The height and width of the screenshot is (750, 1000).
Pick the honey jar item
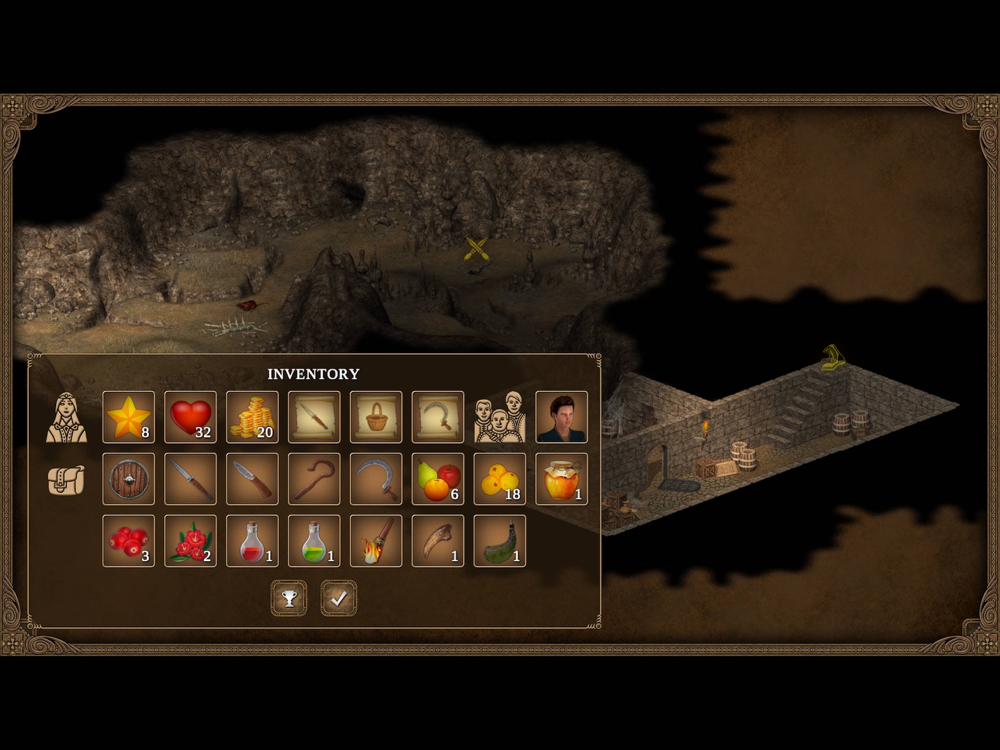click(562, 479)
